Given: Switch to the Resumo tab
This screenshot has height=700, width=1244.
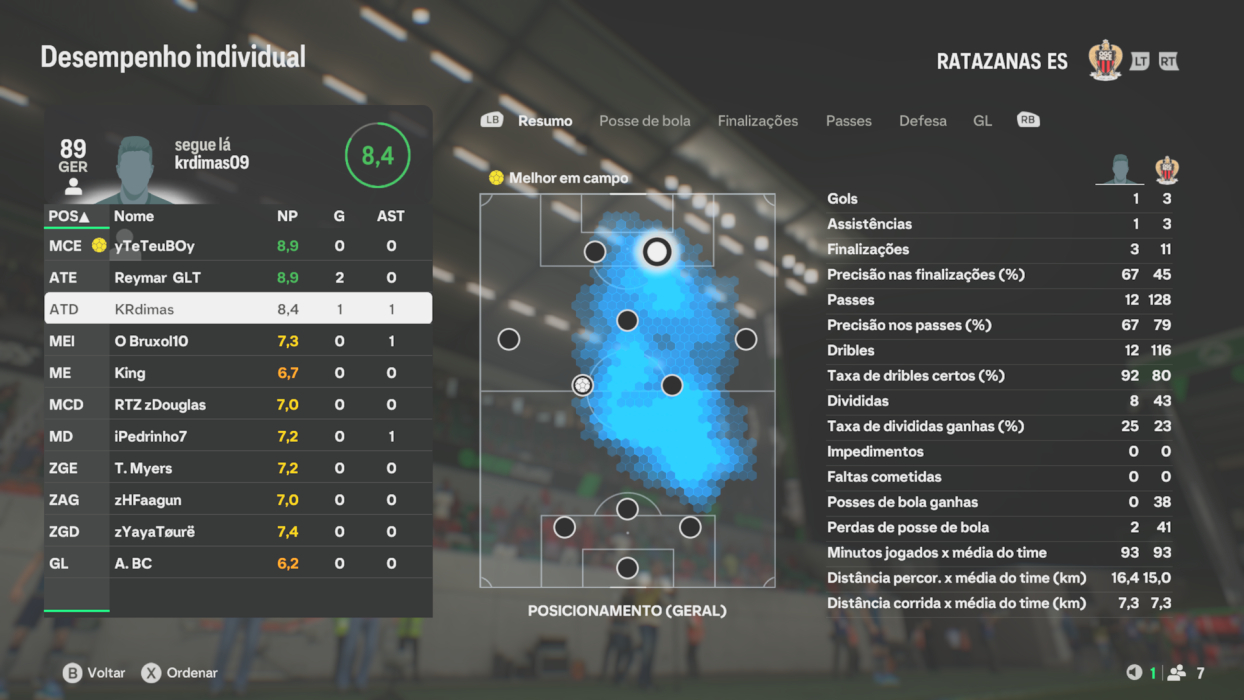Looking at the screenshot, I should (x=545, y=121).
